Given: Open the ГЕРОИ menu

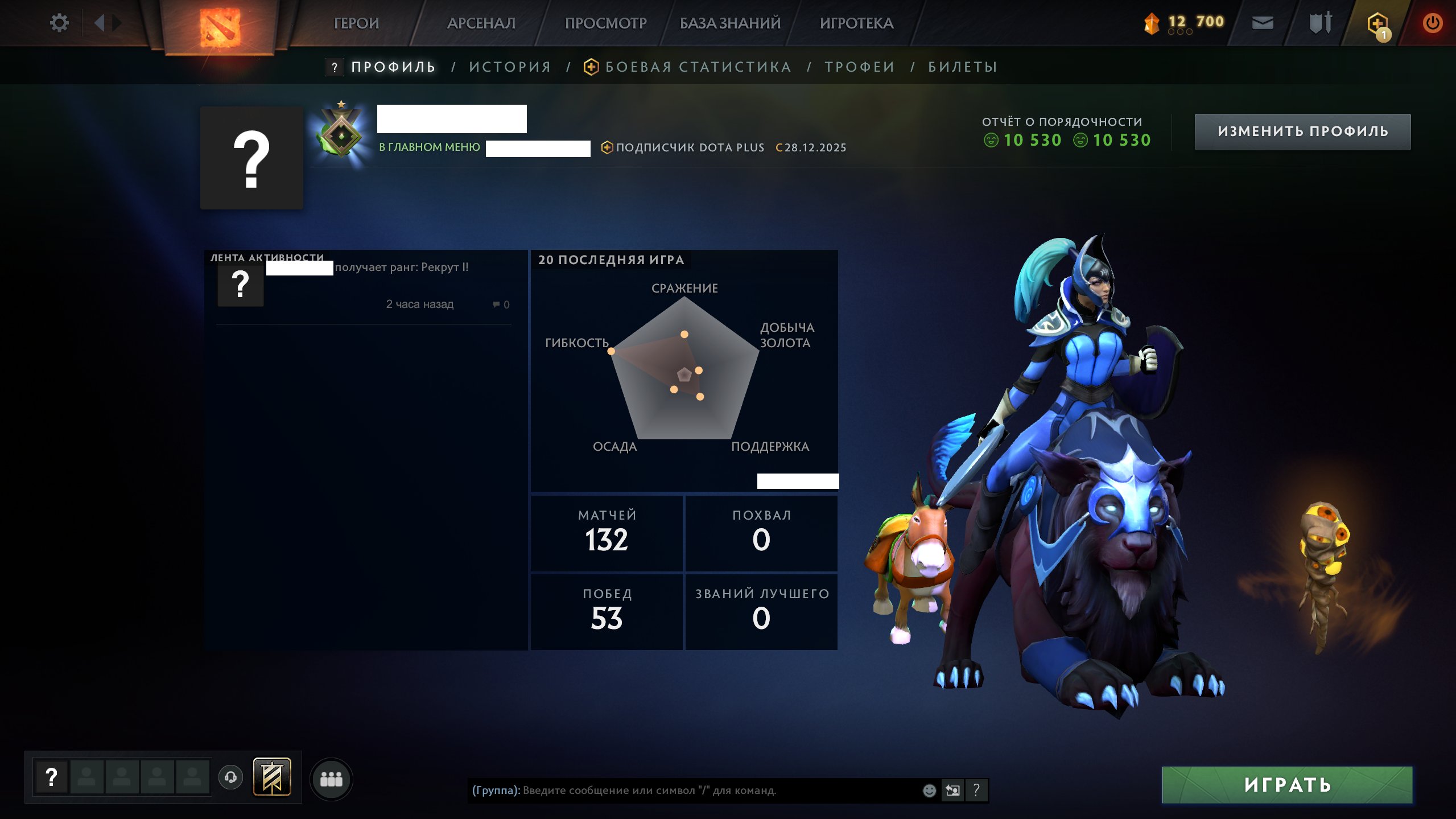Looking at the screenshot, I should (357, 23).
